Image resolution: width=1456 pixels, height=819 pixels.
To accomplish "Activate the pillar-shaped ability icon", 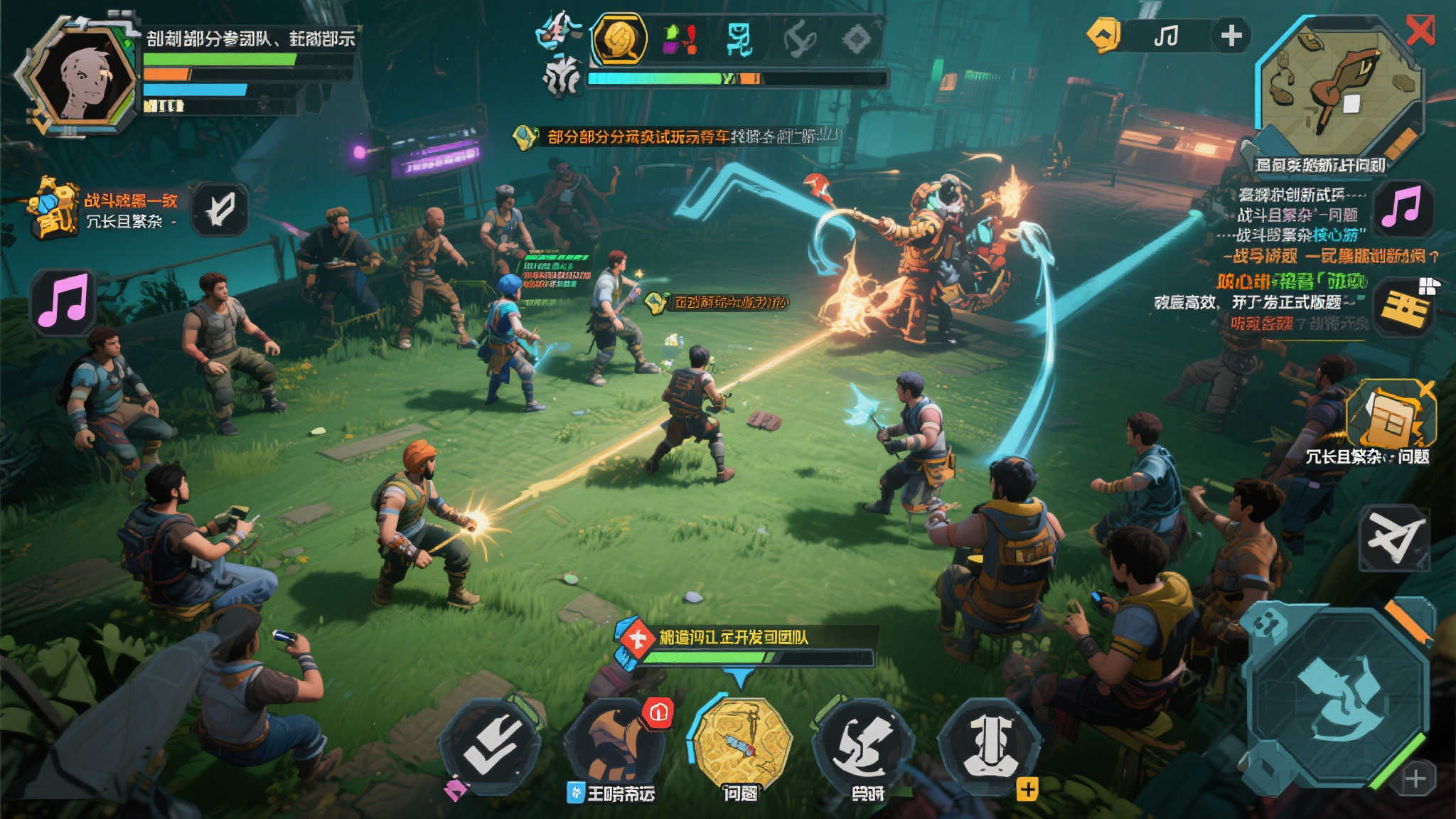I will (x=990, y=744).
